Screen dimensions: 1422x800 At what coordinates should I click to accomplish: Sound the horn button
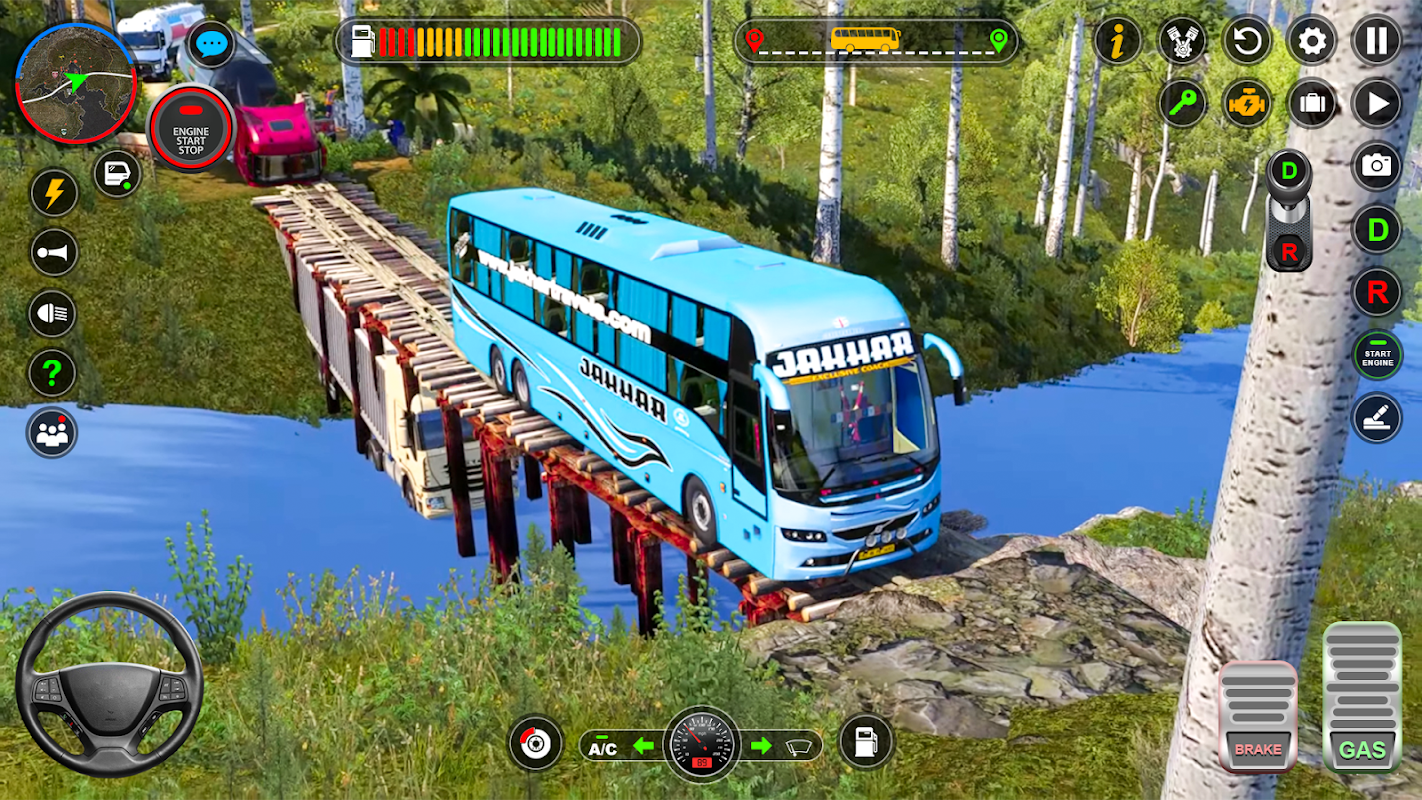[x=53, y=252]
